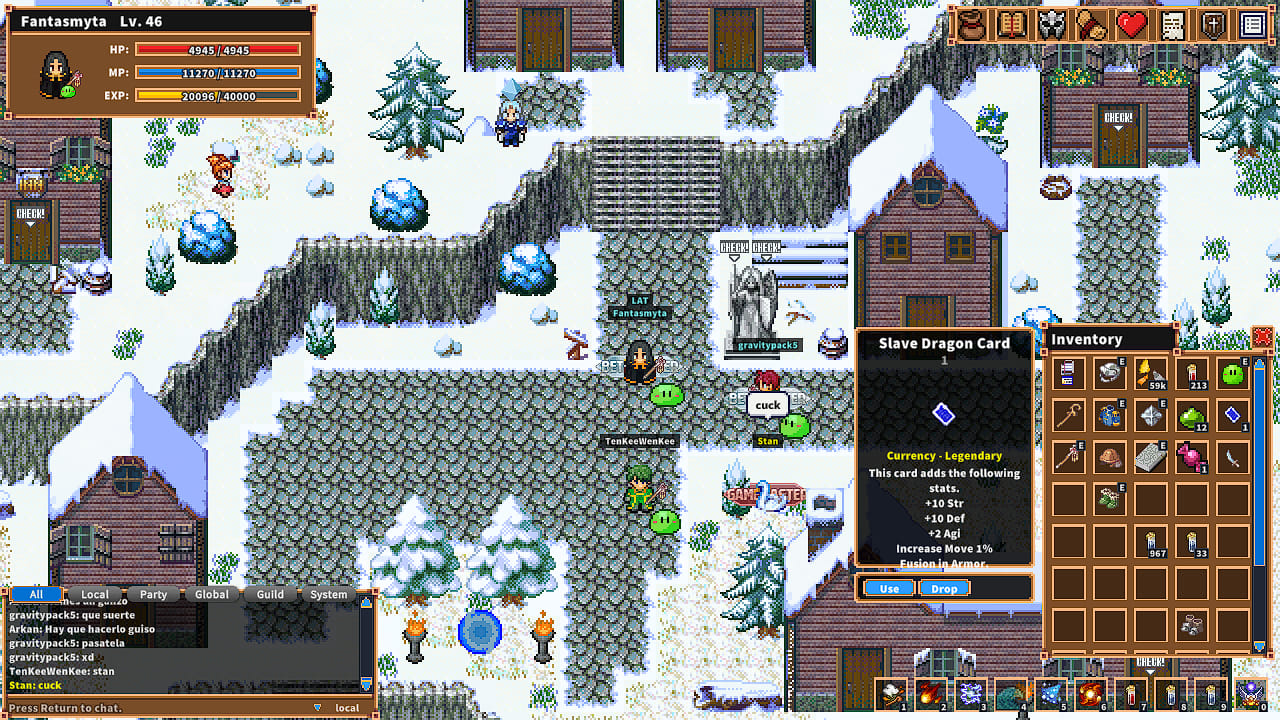Viewport: 1280px width, 720px height.
Task: Open the list menu icon
Action: click(1252, 26)
